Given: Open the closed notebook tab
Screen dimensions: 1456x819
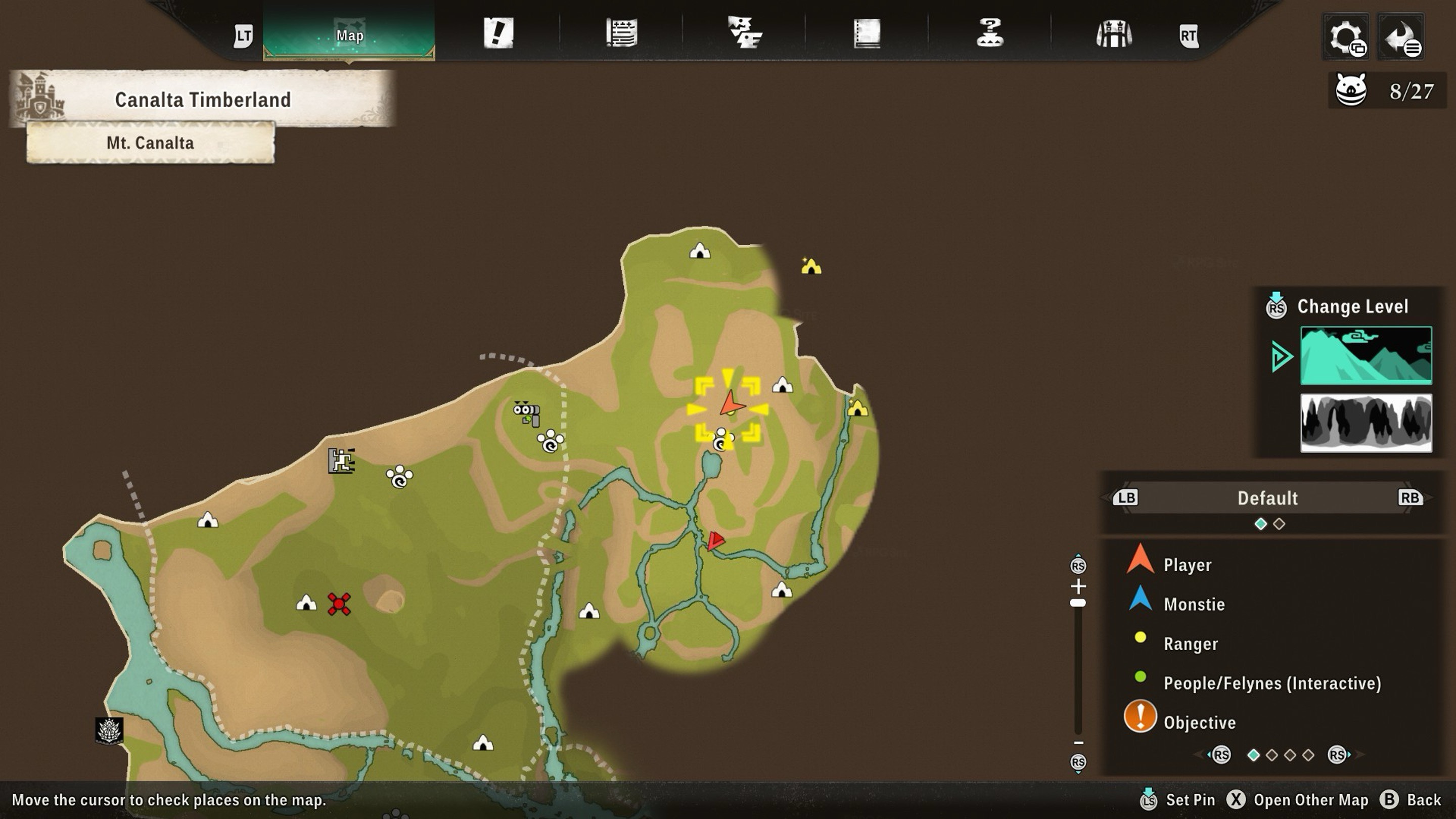Looking at the screenshot, I should (867, 33).
